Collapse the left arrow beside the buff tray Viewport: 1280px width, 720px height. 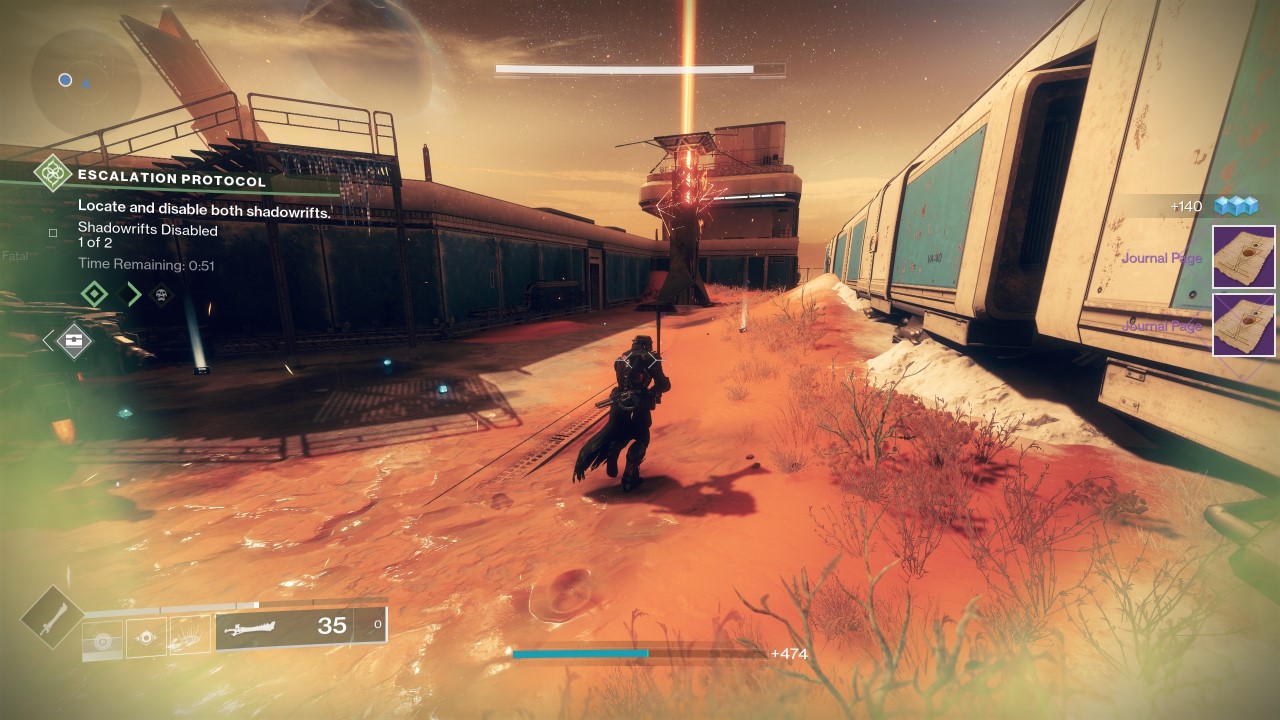[47, 340]
